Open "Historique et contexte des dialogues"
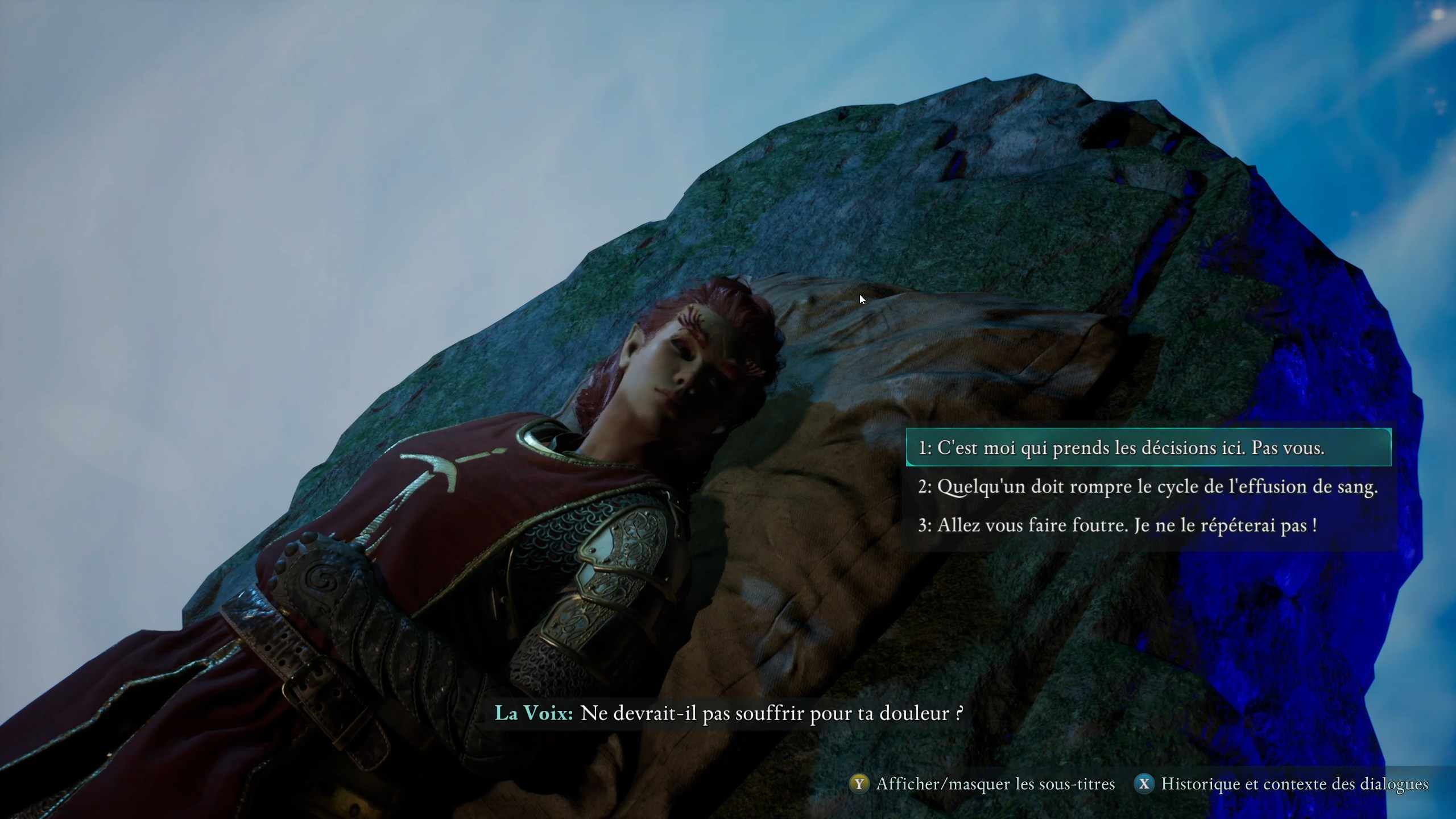 (x=1282, y=784)
